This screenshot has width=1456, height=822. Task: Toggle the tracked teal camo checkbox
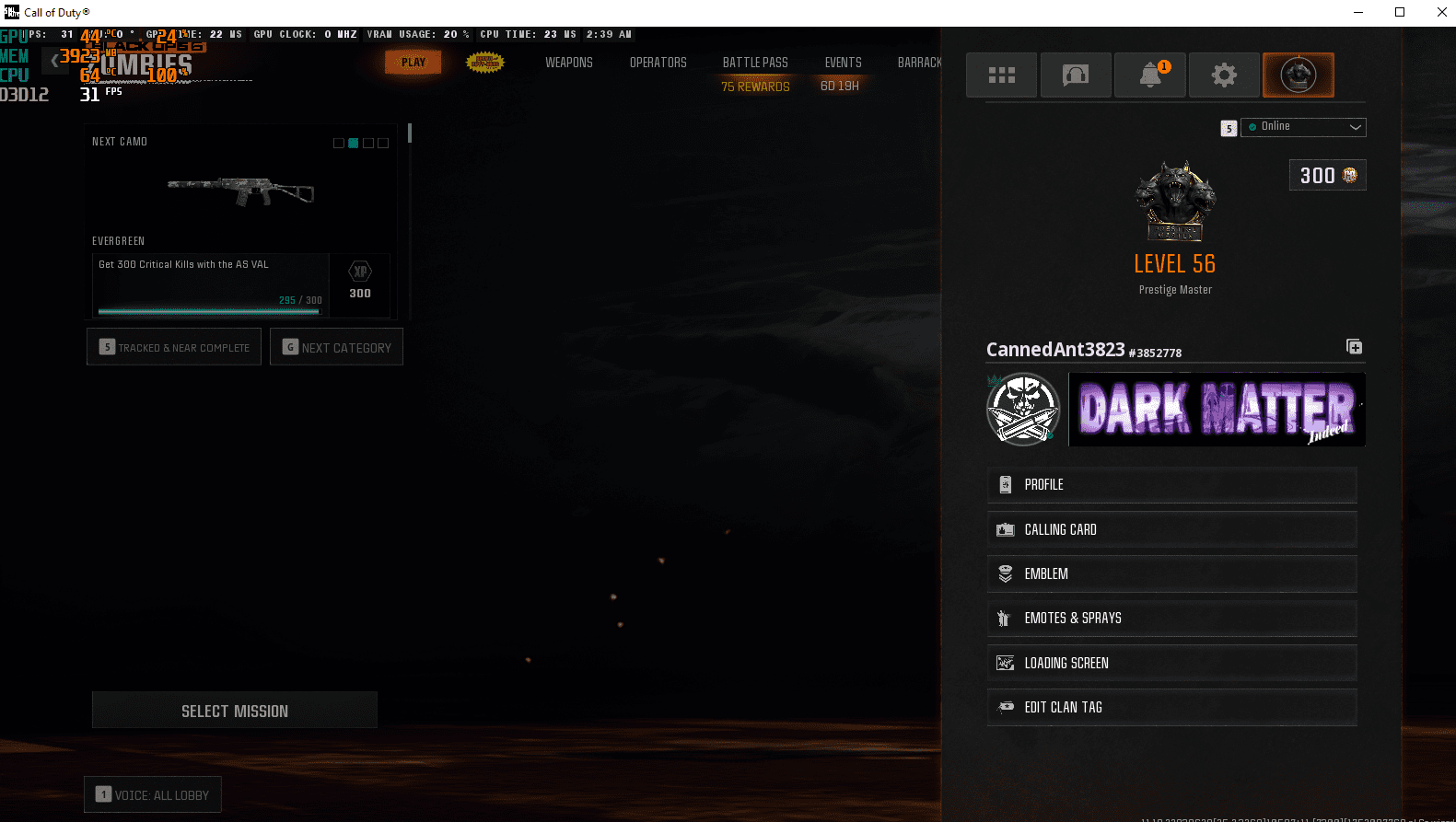(x=353, y=143)
